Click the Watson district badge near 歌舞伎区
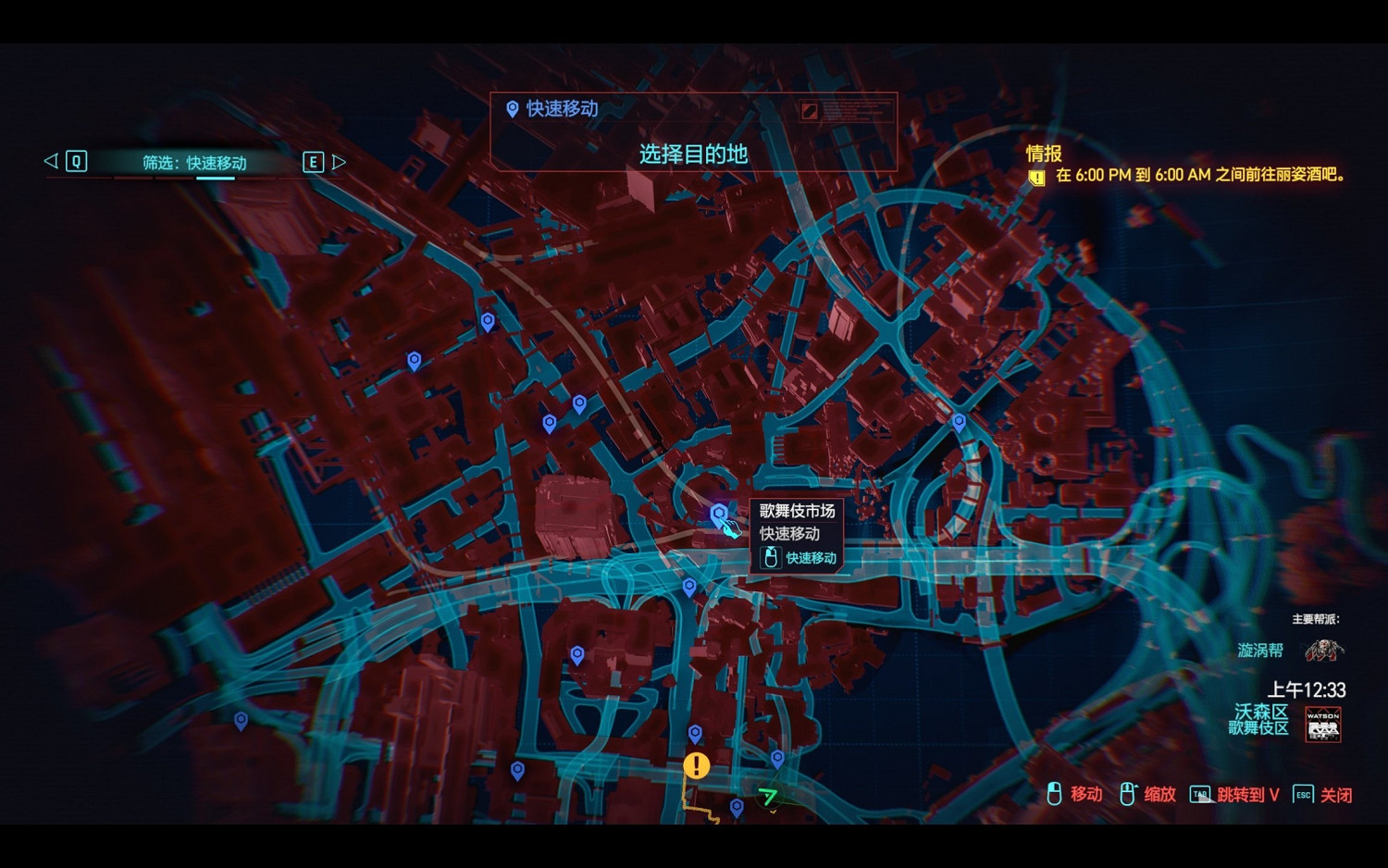 pos(1321,725)
